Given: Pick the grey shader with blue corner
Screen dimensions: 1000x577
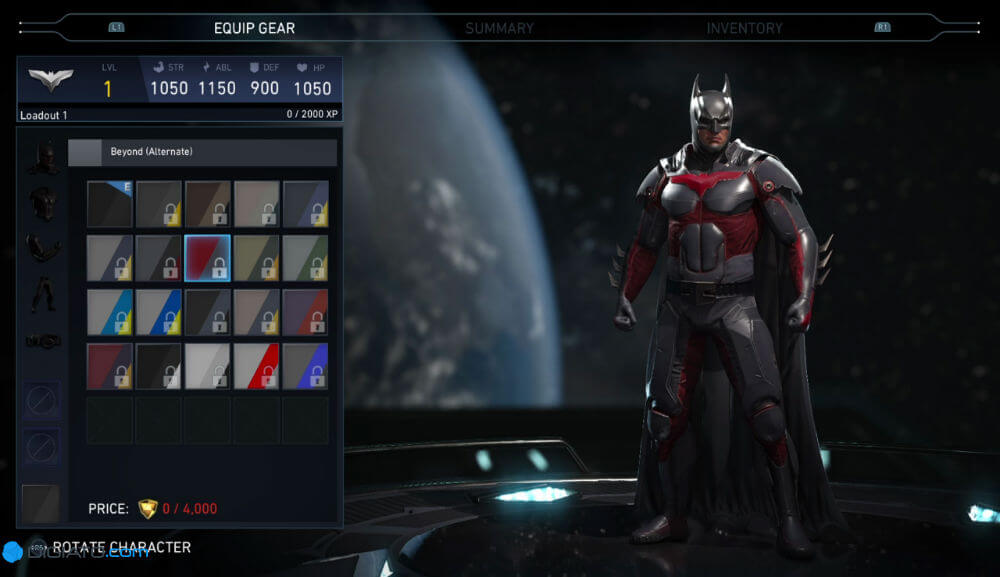Looking at the screenshot, I should 306,366.
